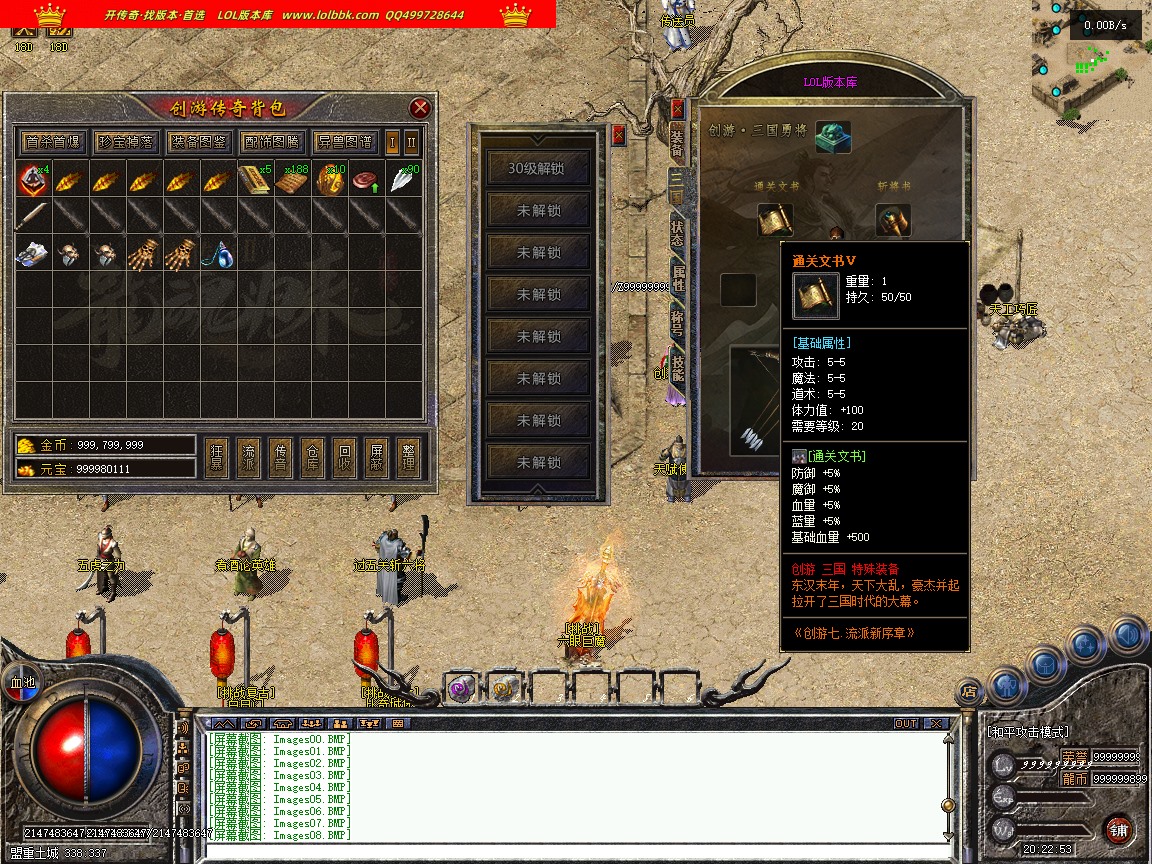Select the book item with x5 stack
1152x864 pixels.
[255, 180]
